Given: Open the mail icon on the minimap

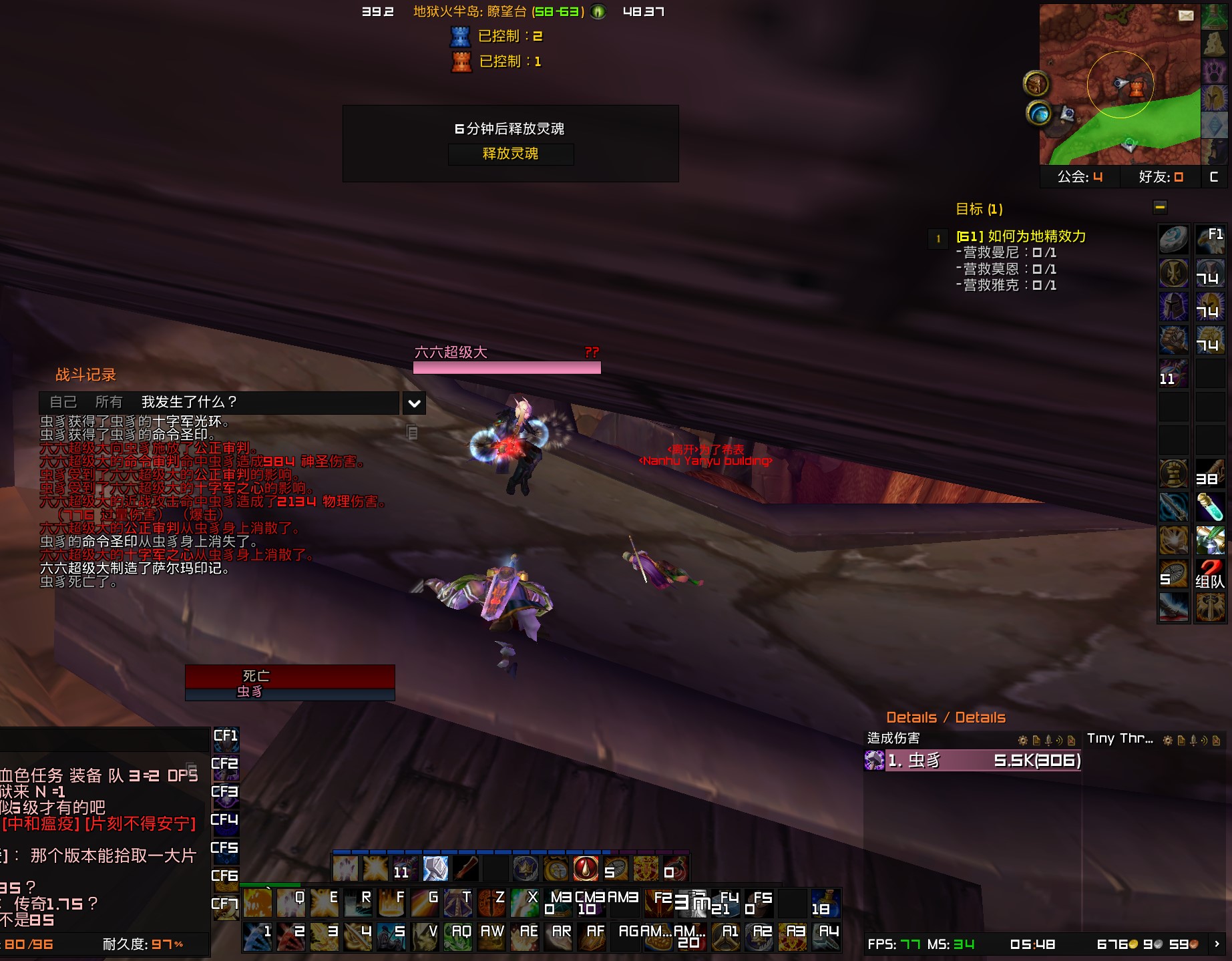Looking at the screenshot, I should pos(1186,15).
